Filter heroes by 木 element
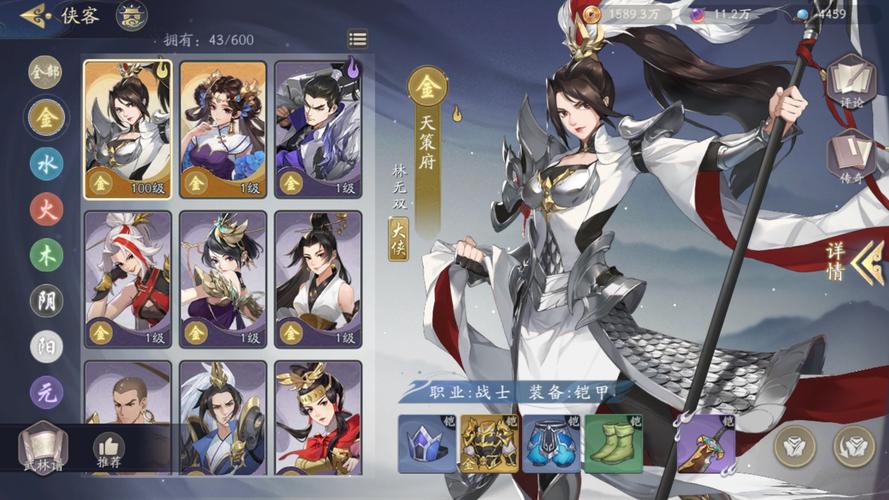This screenshot has height=500, width=889. [46, 255]
